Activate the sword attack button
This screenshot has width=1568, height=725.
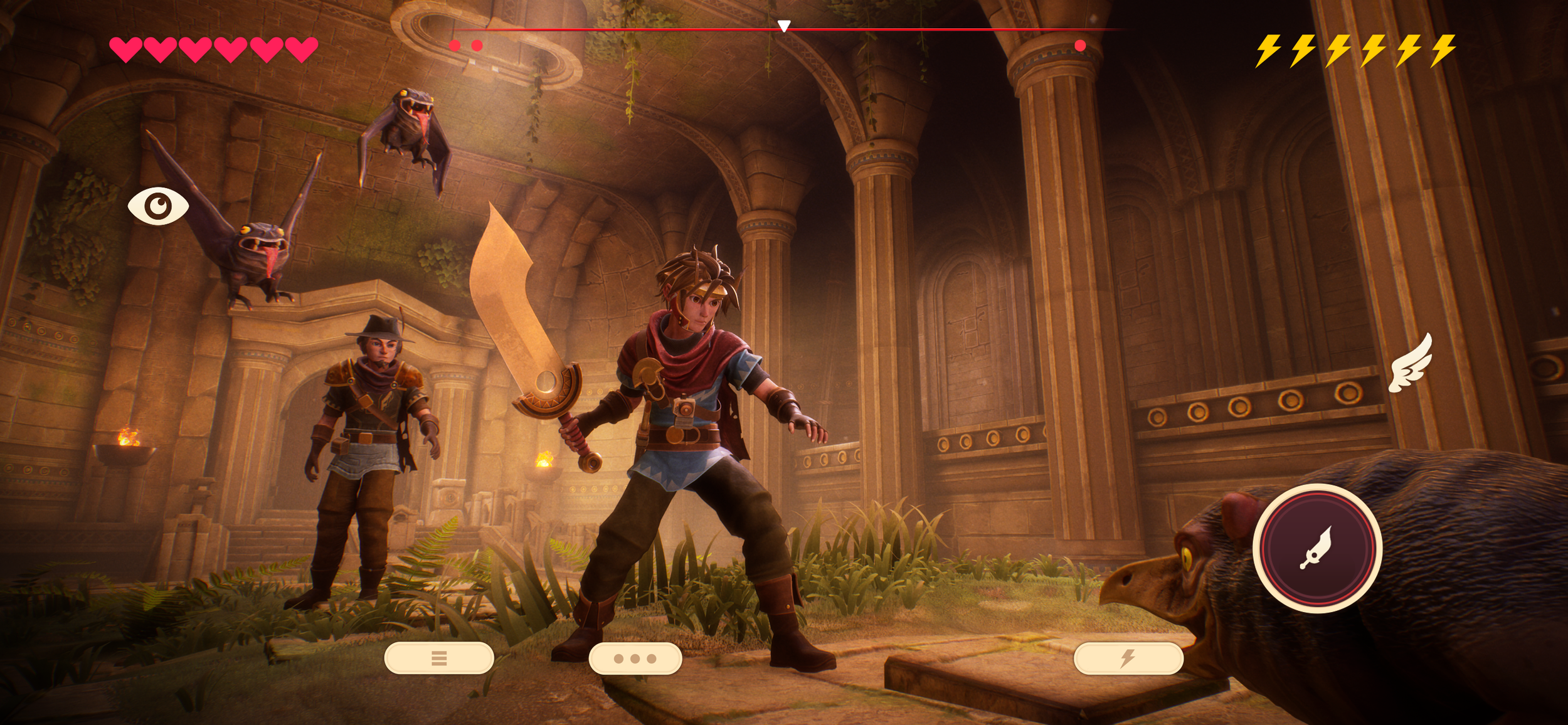(x=1317, y=548)
